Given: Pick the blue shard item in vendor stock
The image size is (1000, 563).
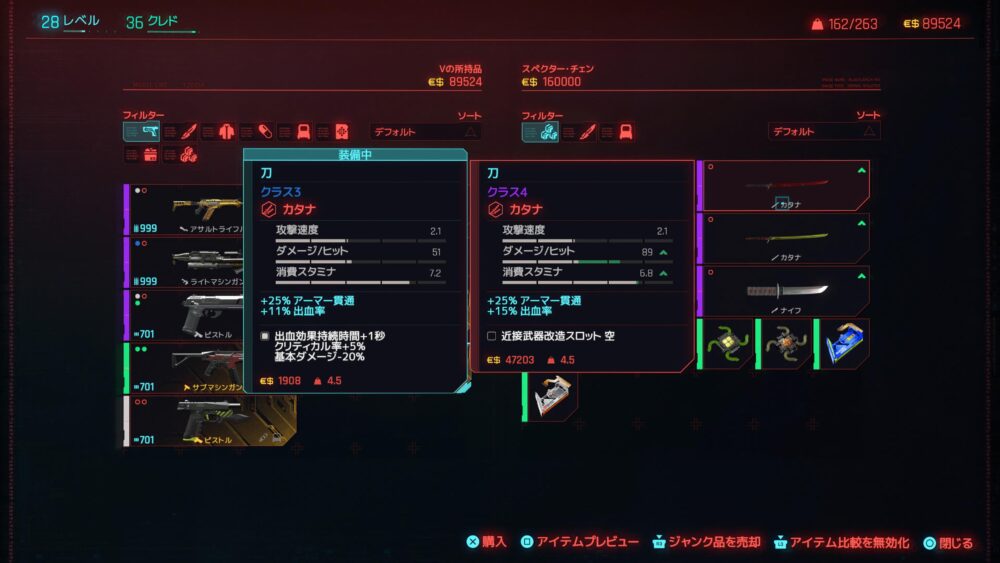Looking at the screenshot, I should pyautogui.click(x=842, y=343).
